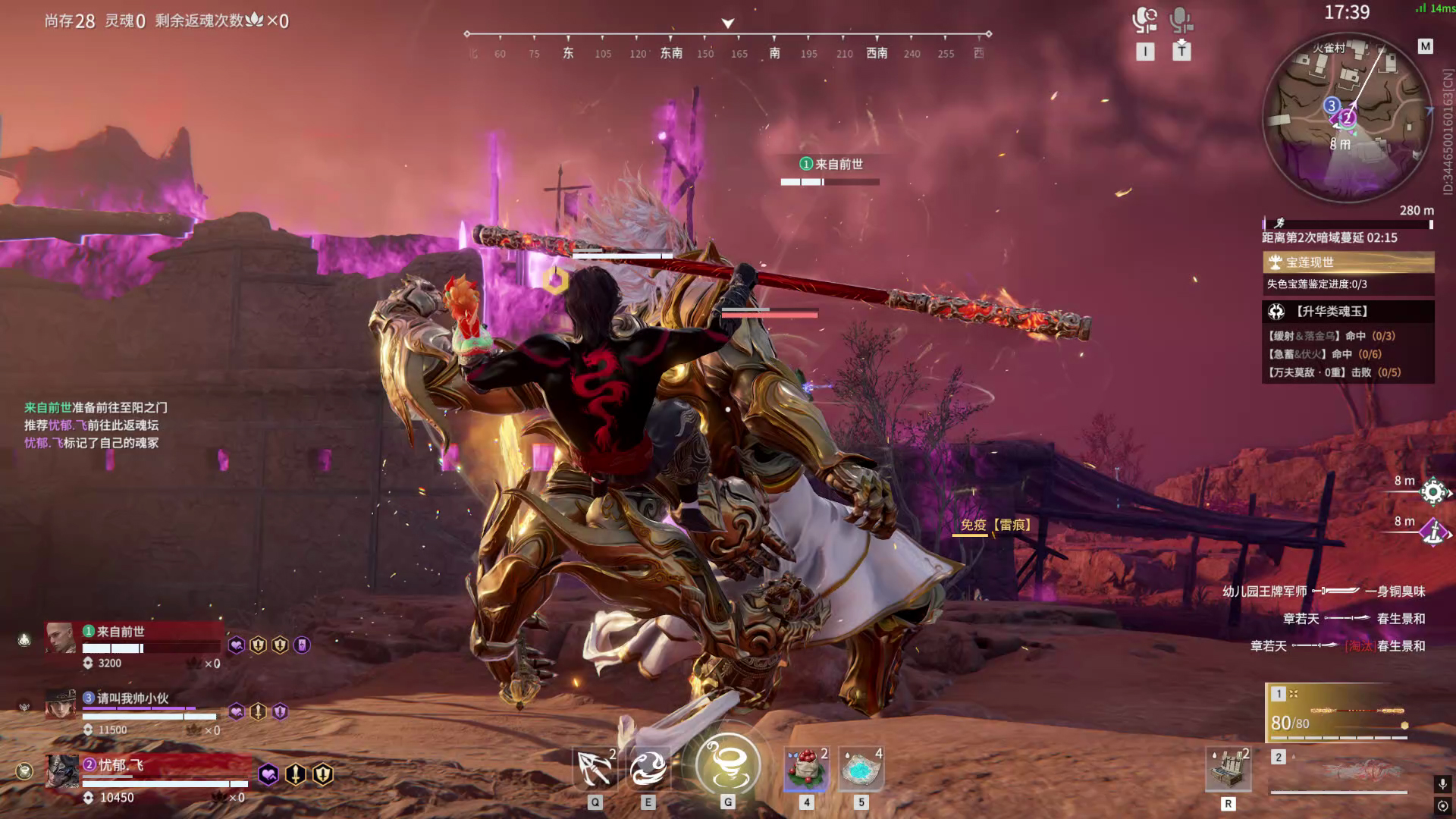Click the chat message log
Image resolution: width=1456 pixels, height=819 pixels.
pyautogui.click(x=95, y=425)
